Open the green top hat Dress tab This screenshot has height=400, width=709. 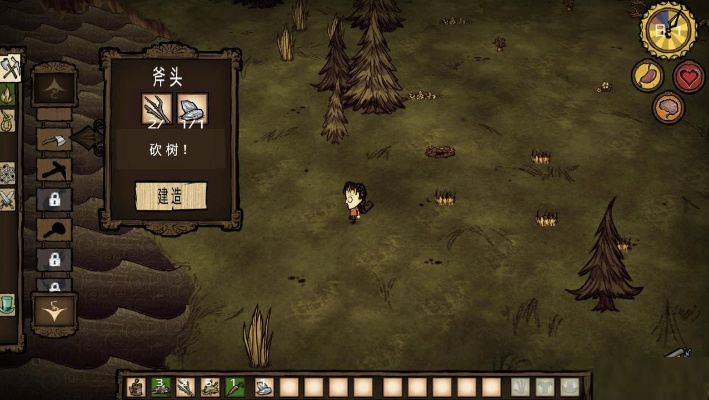click(x=7, y=304)
